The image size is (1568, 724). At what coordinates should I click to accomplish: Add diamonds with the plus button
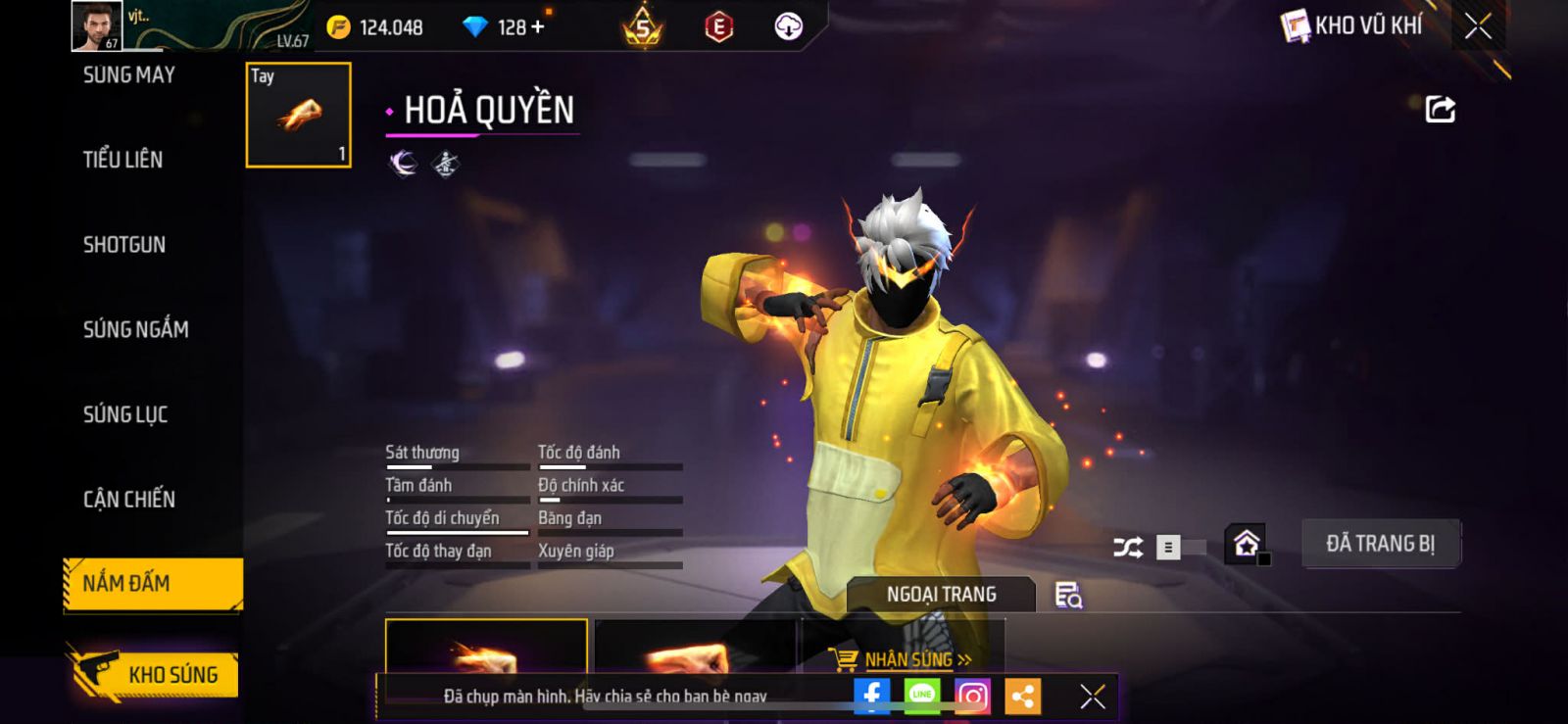537,26
